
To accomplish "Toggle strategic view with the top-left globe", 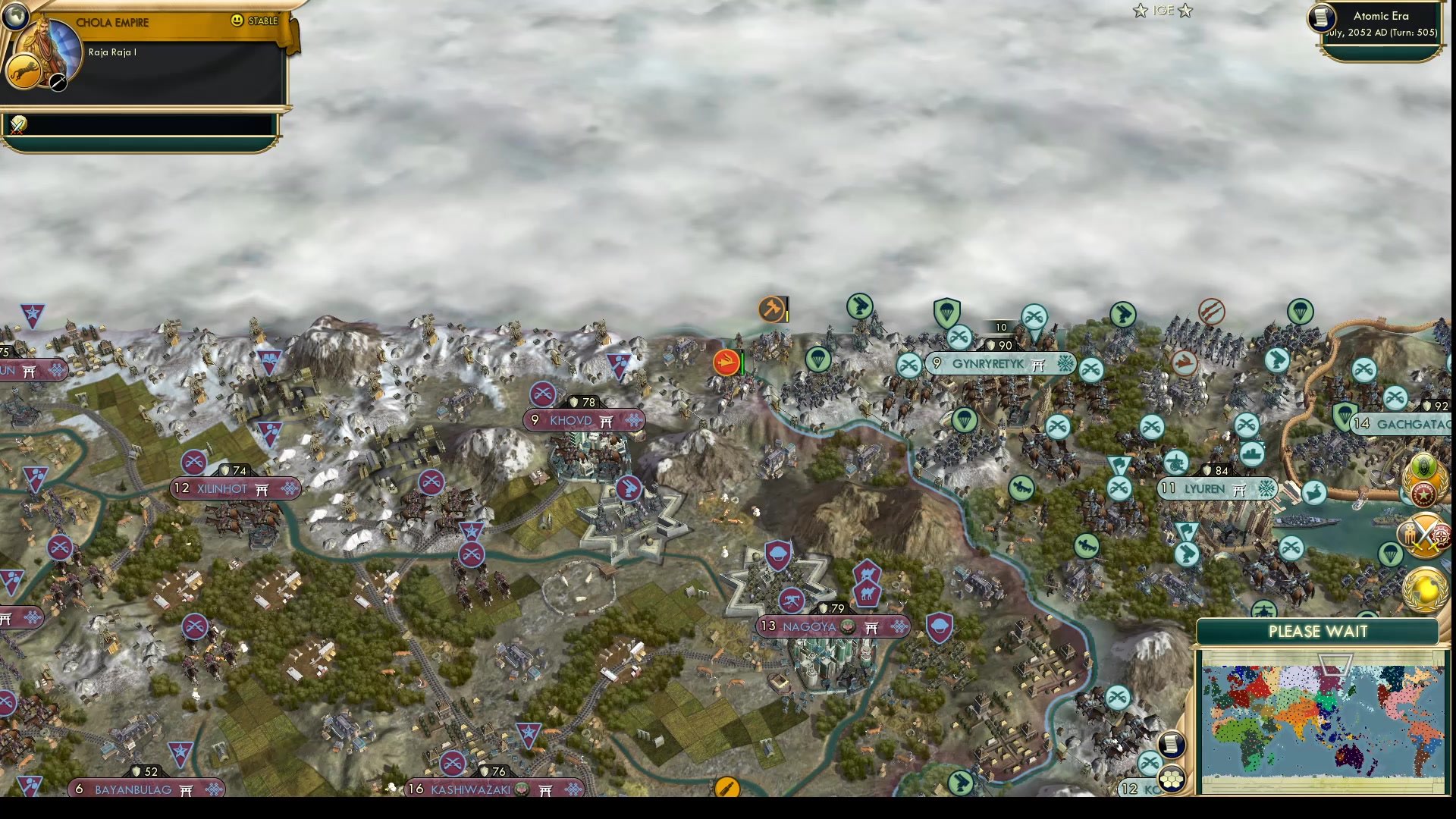I will click(17, 15).
